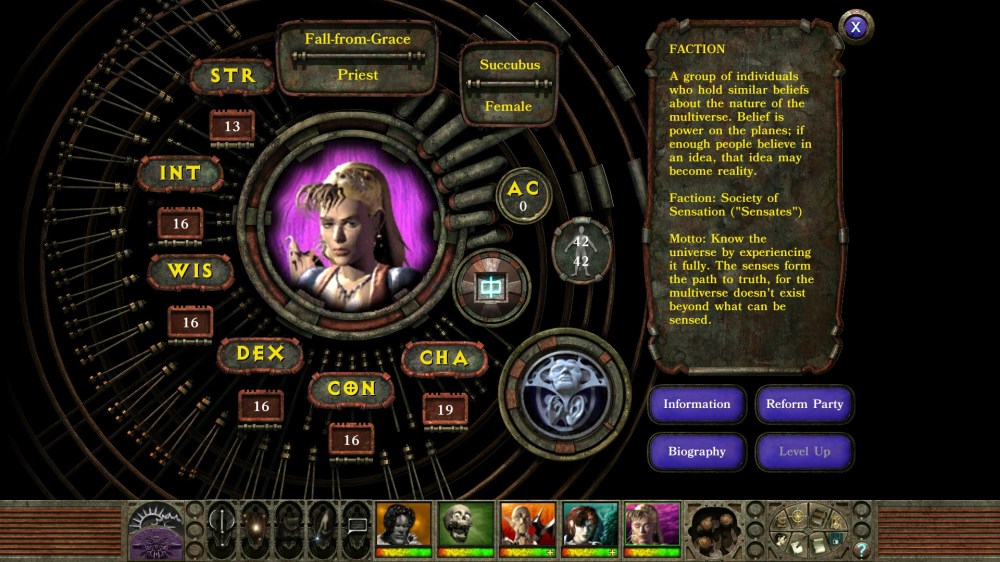Select the skull party member portrait

pyautogui.click(x=466, y=527)
